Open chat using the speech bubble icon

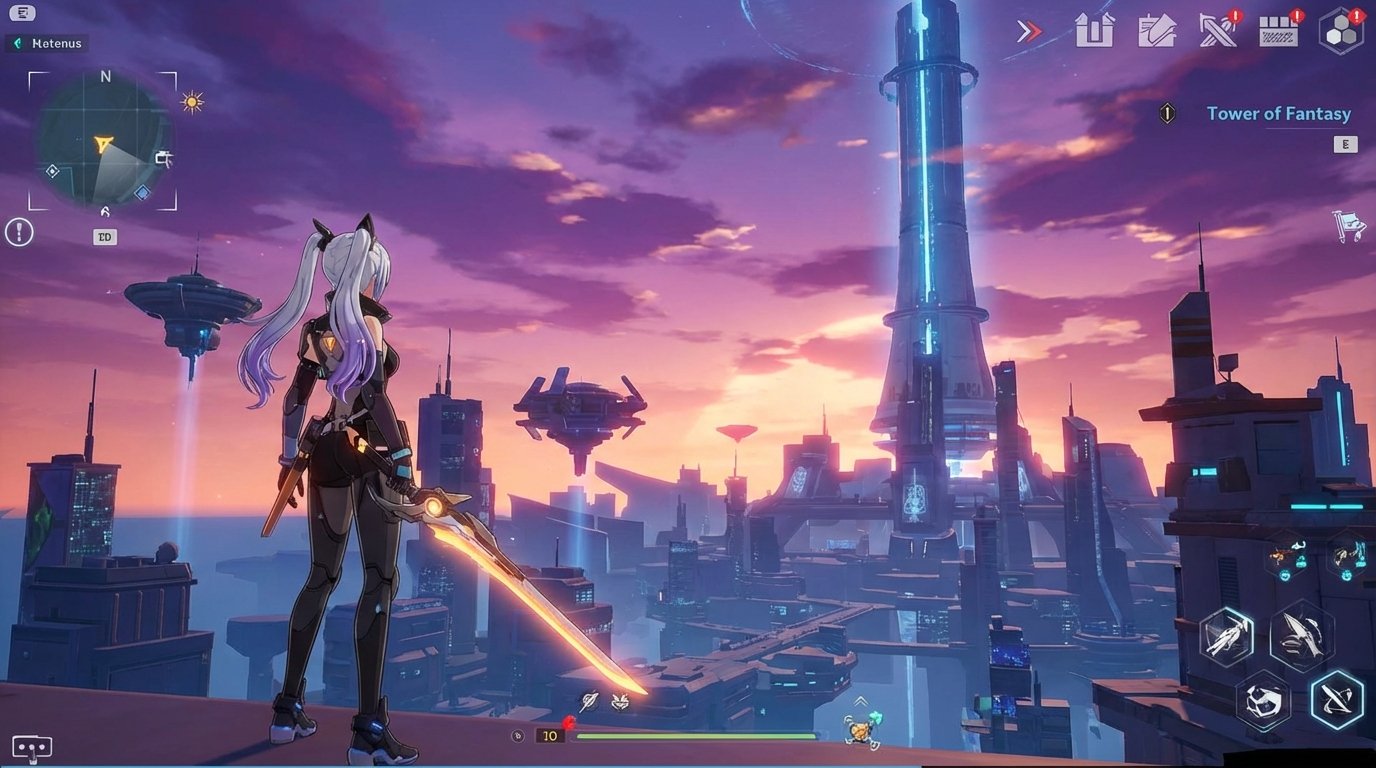tap(30, 746)
